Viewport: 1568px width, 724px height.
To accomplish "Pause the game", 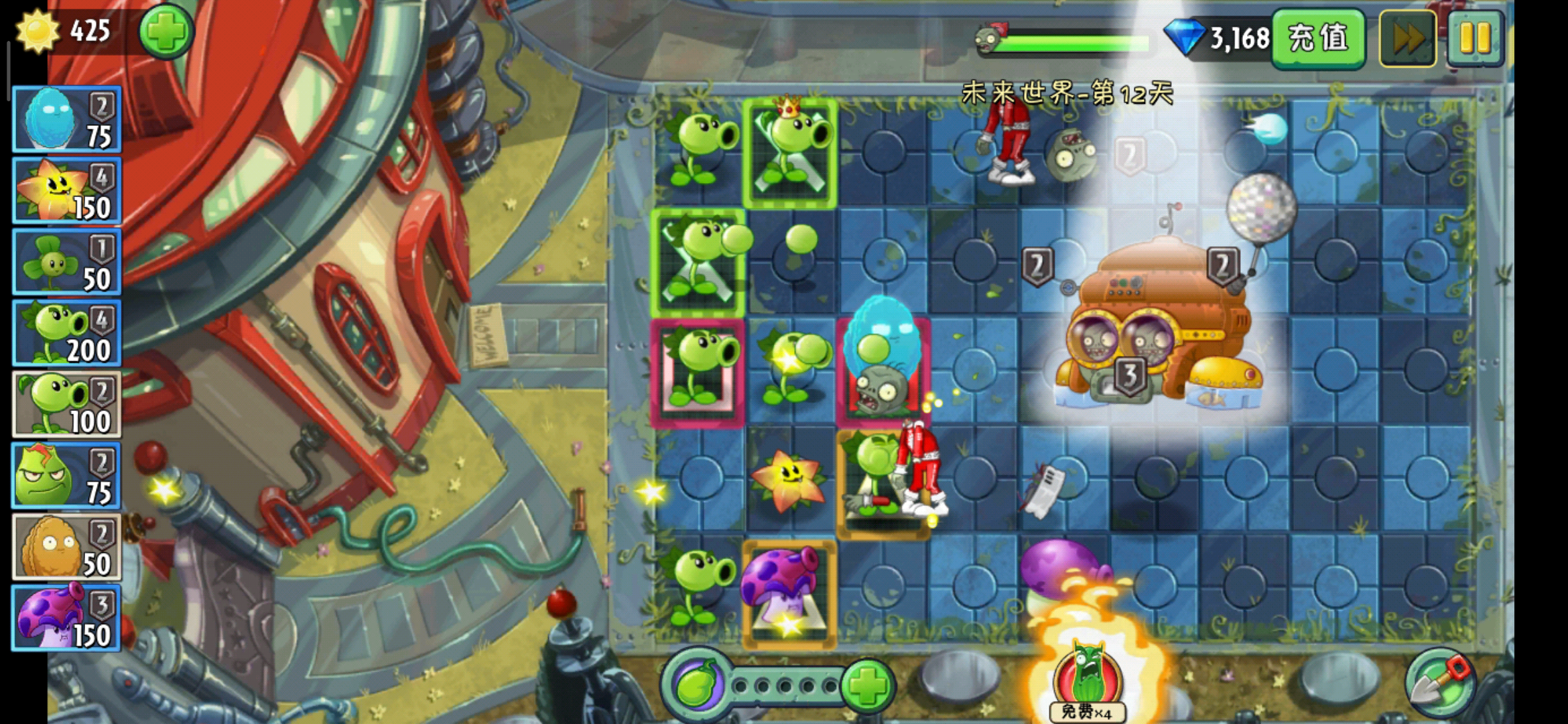I will (x=1475, y=39).
